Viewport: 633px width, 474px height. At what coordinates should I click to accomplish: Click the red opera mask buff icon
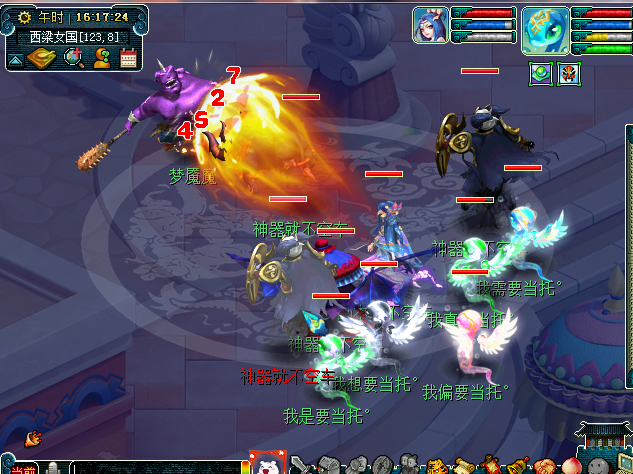[568, 73]
